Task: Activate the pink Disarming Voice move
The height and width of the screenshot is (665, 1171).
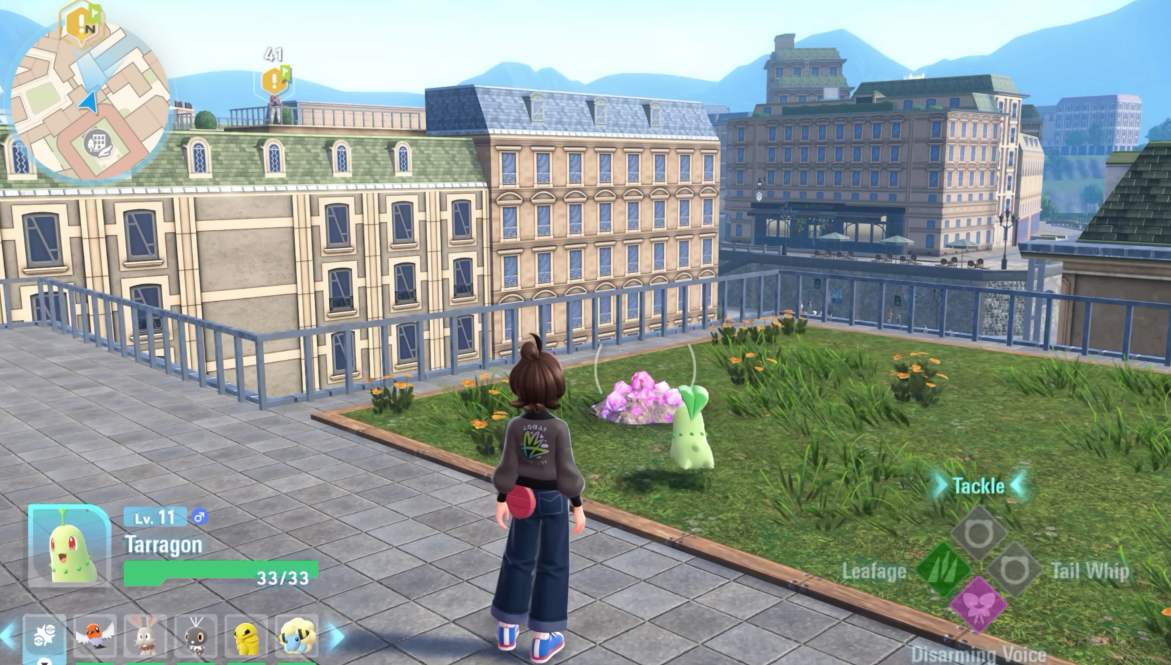Action: pyautogui.click(x=978, y=604)
